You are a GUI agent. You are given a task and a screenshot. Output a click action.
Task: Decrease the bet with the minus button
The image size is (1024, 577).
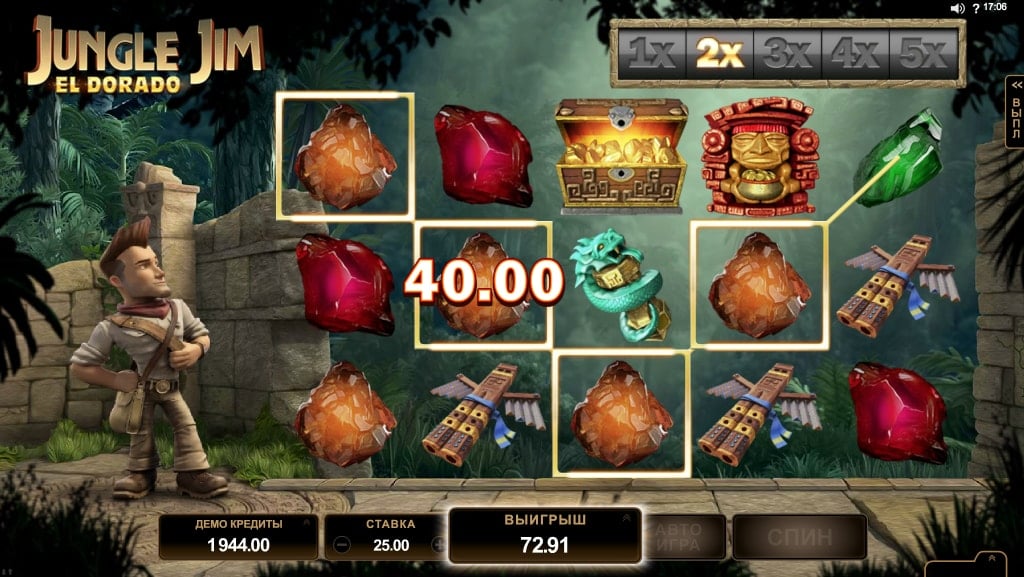click(x=342, y=545)
